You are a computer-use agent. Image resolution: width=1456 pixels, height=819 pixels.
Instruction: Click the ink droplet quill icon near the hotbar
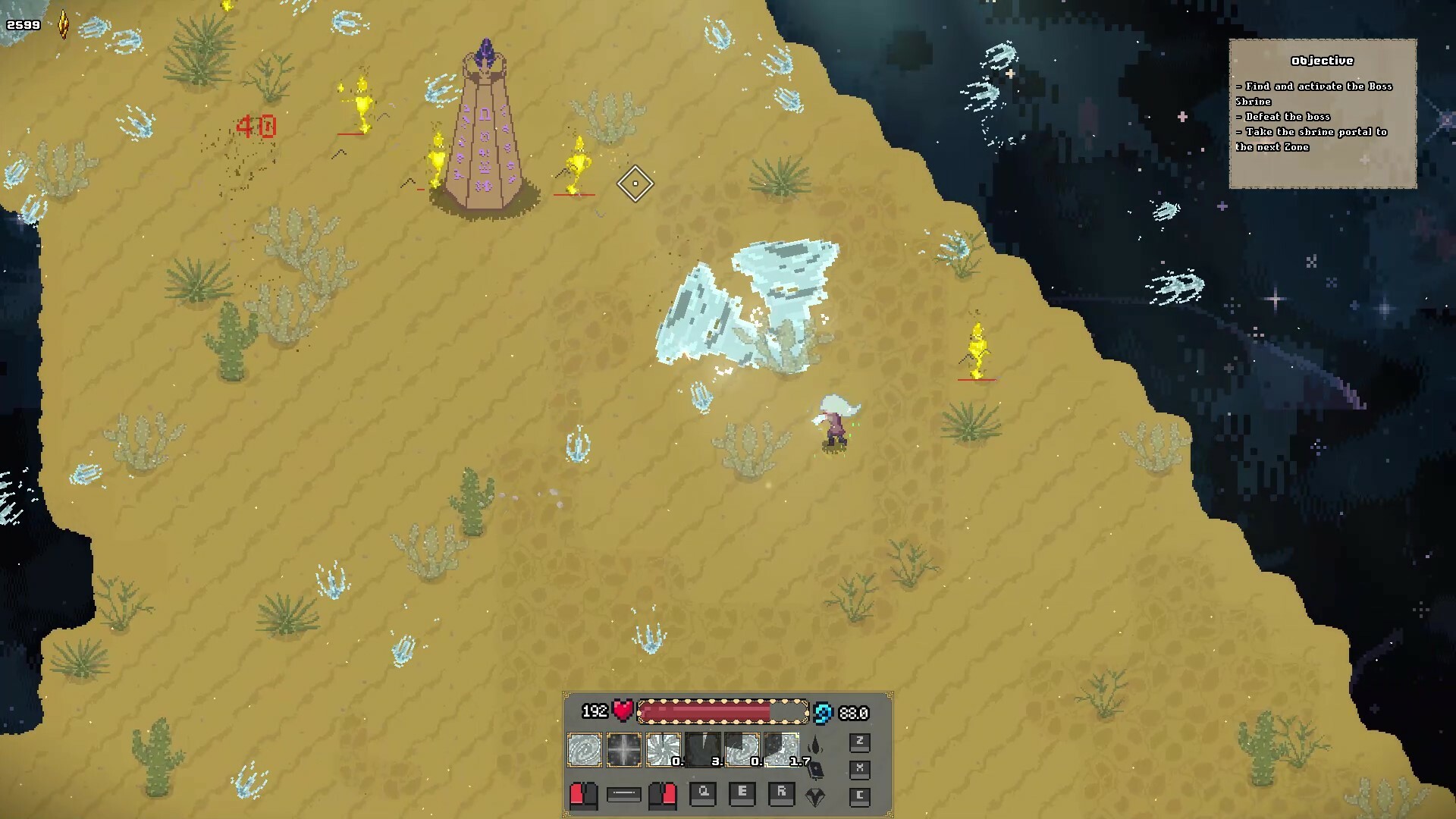[x=814, y=745]
